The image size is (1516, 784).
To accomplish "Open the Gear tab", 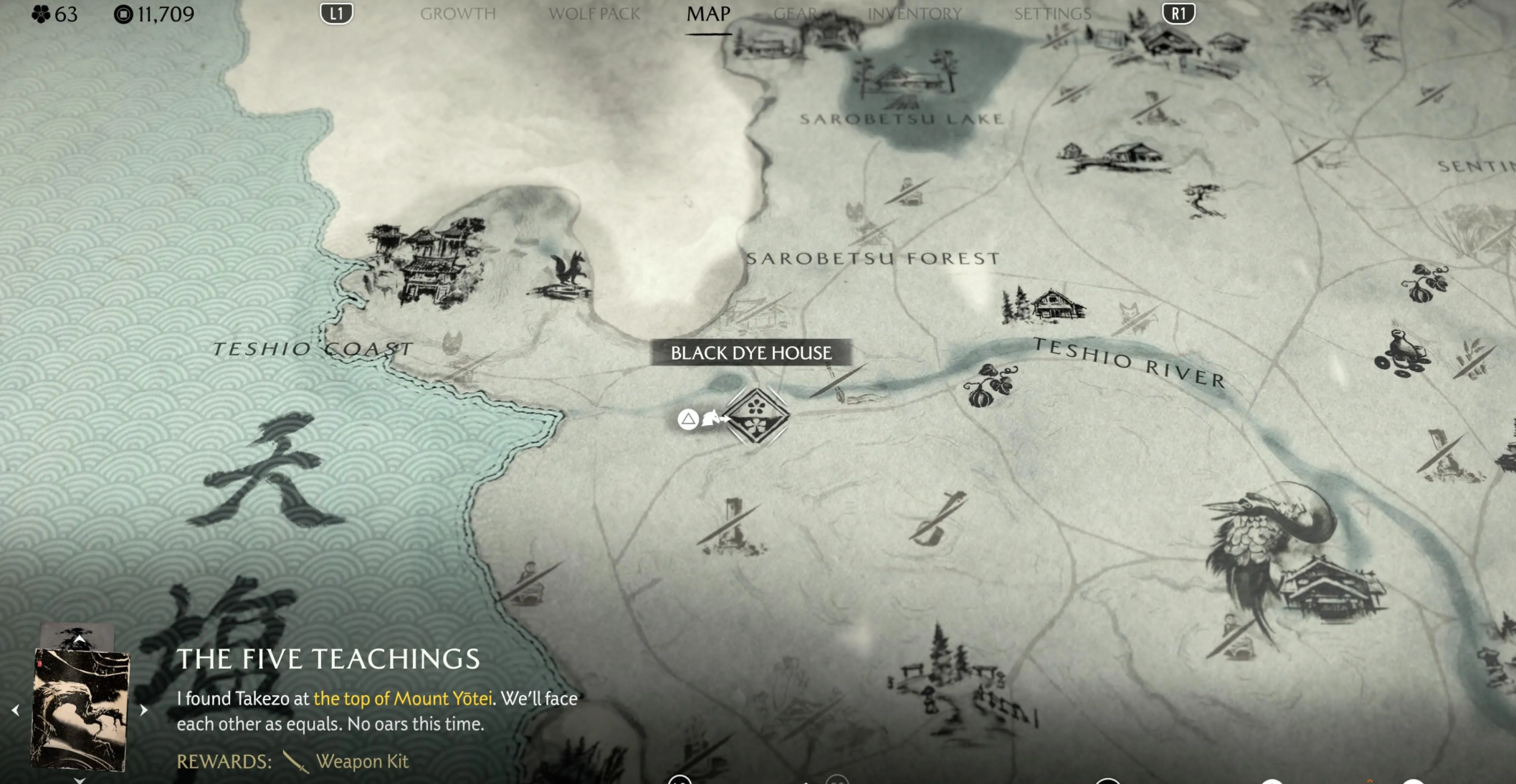I will pyautogui.click(x=796, y=14).
